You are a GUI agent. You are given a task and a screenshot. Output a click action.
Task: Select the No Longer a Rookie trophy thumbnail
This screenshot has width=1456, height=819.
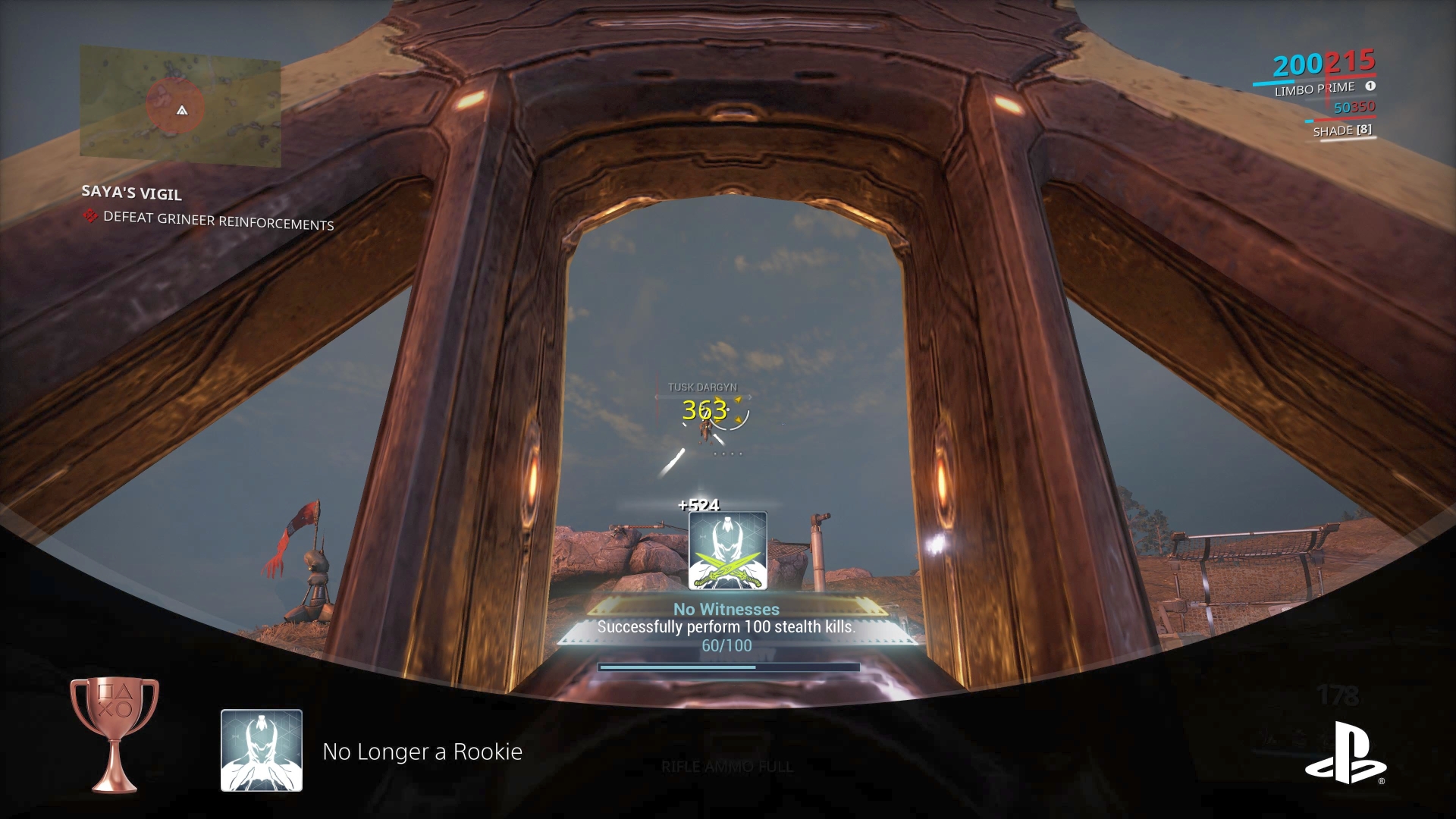262,750
